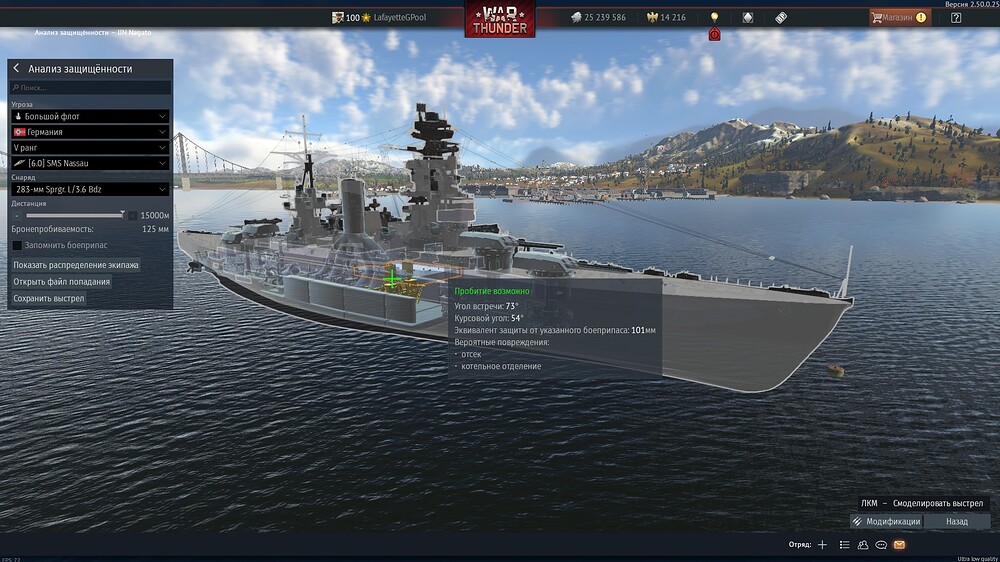
Task: Click the back arrow beside Анализ защищённости
Action: point(16,69)
